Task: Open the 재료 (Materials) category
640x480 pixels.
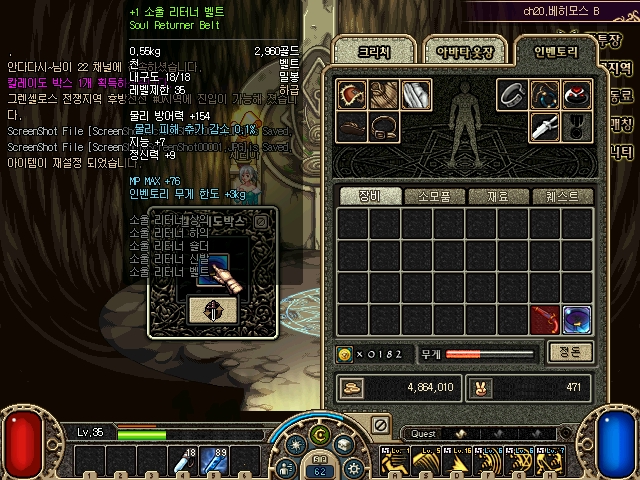Action: (498, 197)
